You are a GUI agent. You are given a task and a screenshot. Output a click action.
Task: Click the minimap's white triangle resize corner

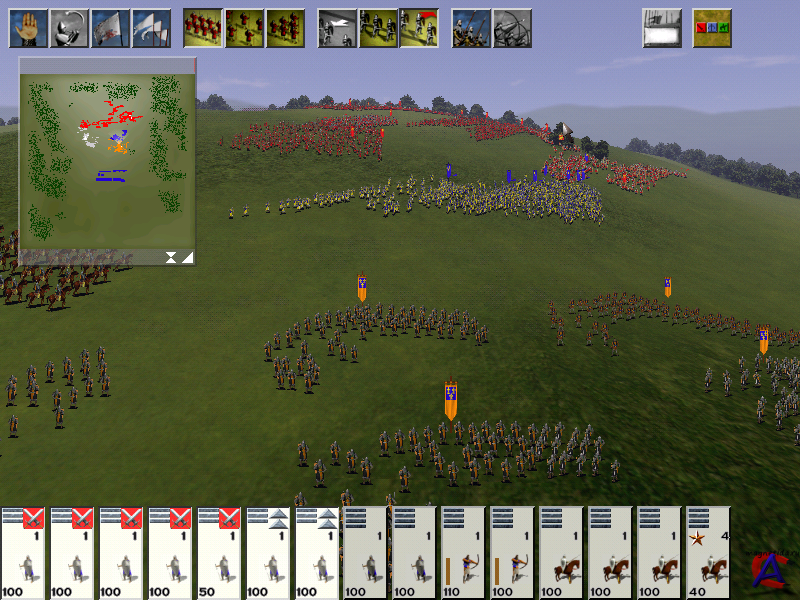point(187,258)
